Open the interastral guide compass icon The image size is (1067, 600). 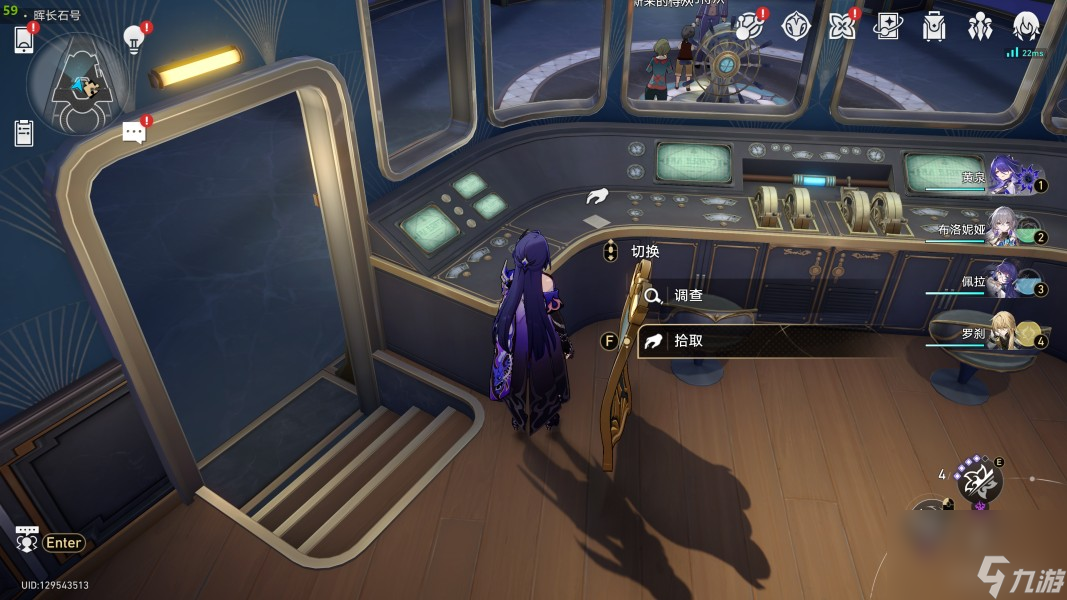pos(795,26)
